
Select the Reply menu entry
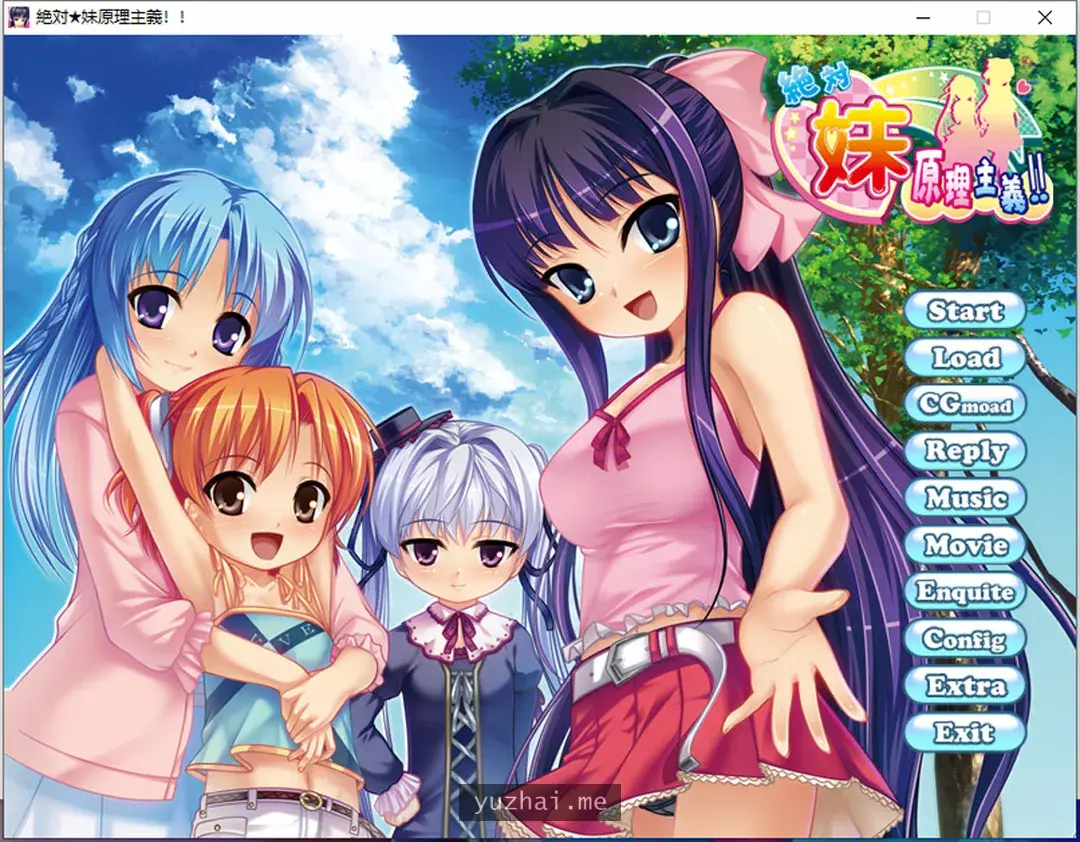(965, 451)
